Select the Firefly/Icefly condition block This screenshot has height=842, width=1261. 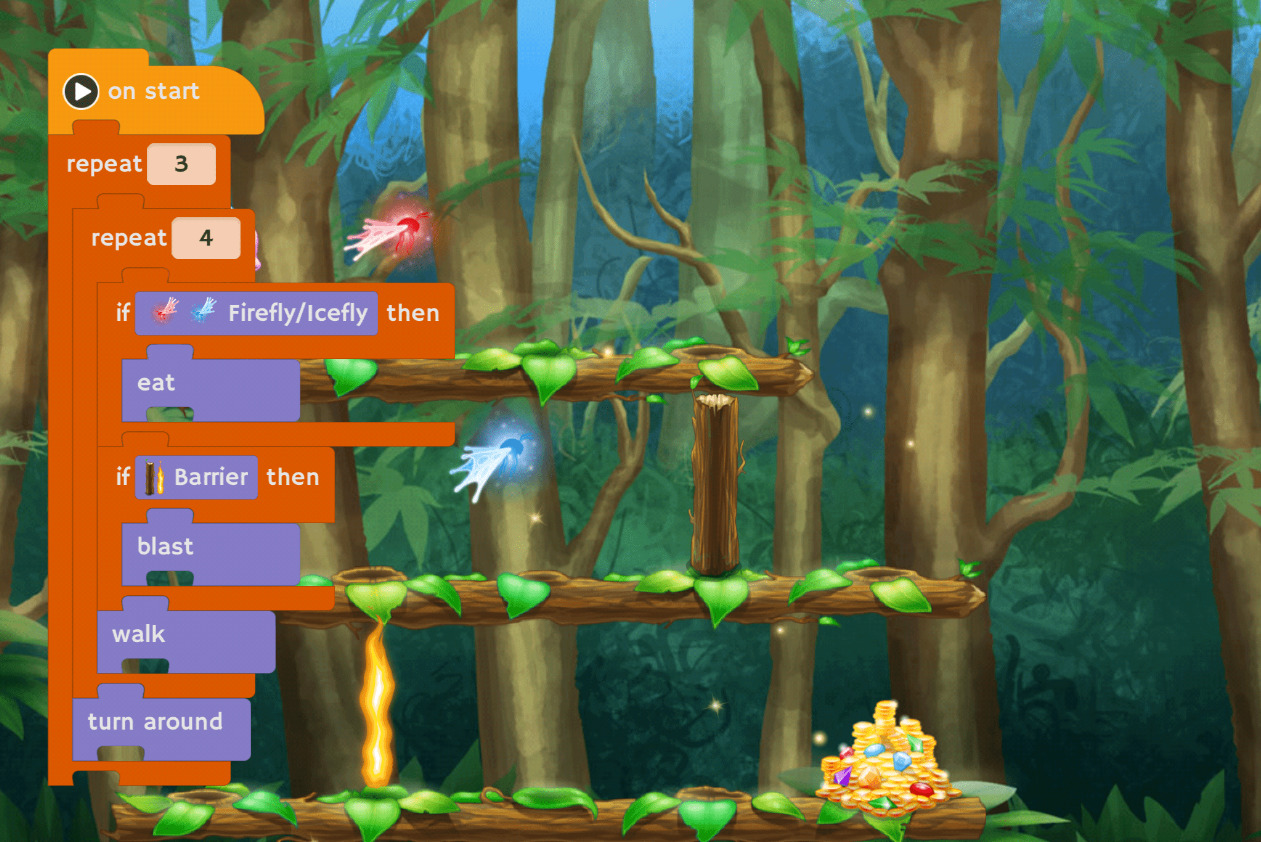pyautogui.click(x=257, y=313)
